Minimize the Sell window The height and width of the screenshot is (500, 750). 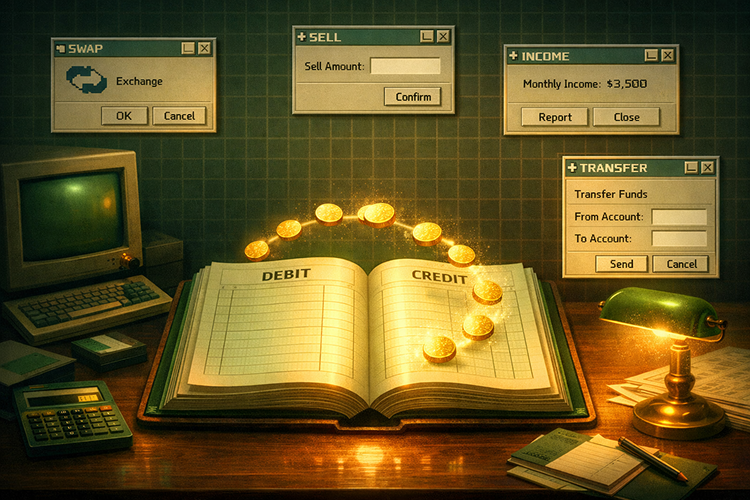point(427,36)
